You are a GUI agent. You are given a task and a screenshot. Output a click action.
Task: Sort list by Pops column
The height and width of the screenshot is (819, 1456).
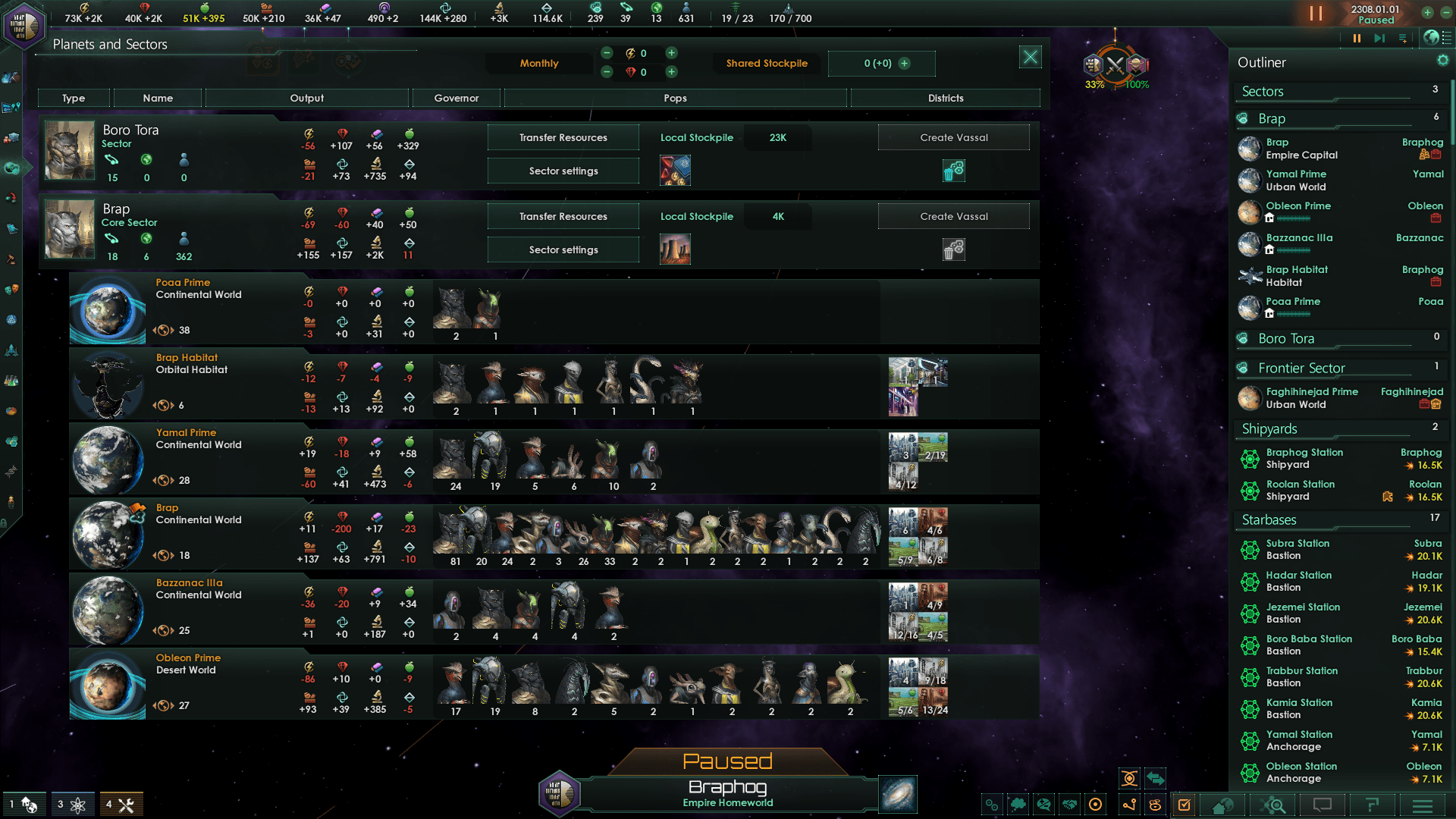(x=675, y=98)
